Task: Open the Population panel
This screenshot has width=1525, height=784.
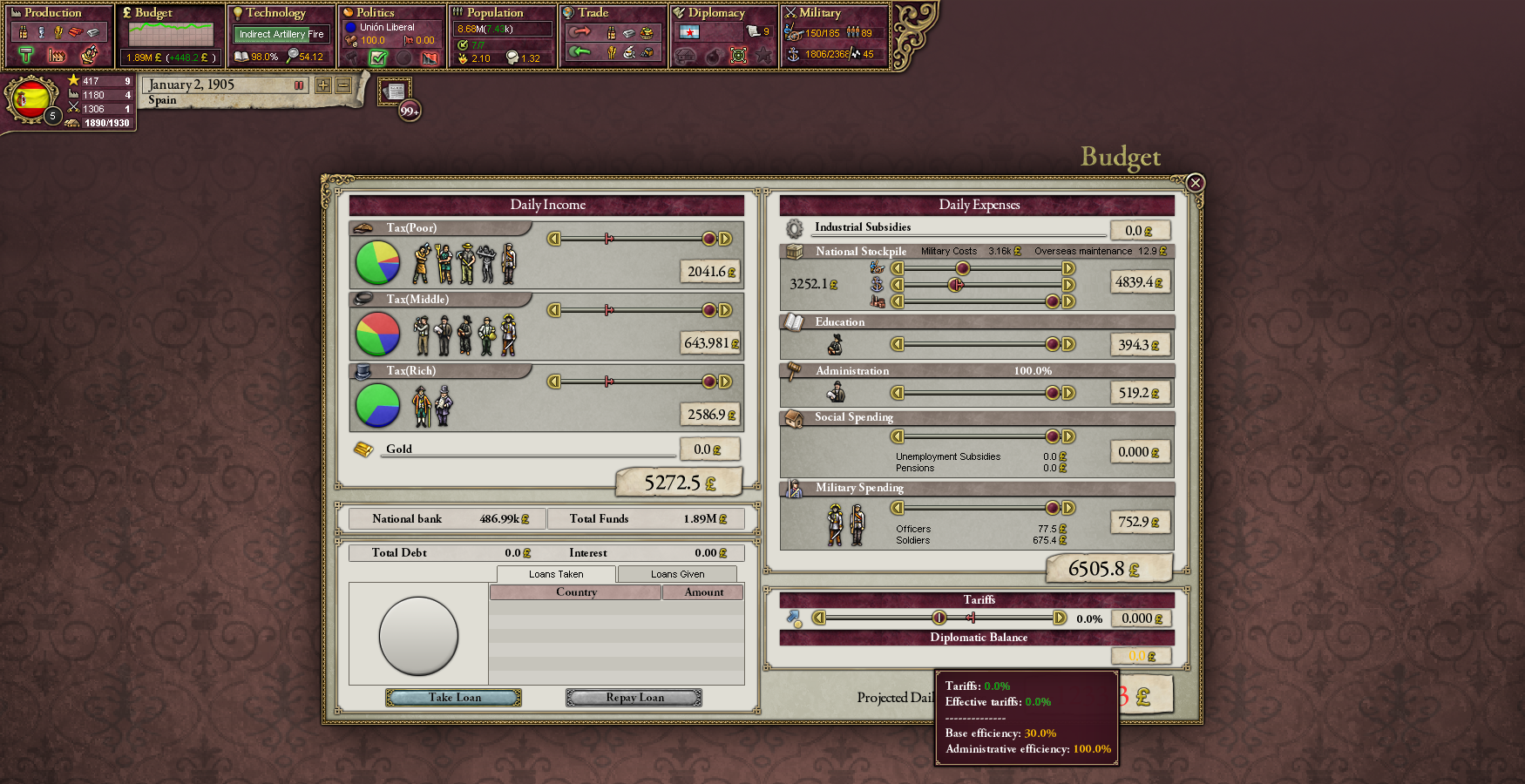Action: (x=494, y=13)
